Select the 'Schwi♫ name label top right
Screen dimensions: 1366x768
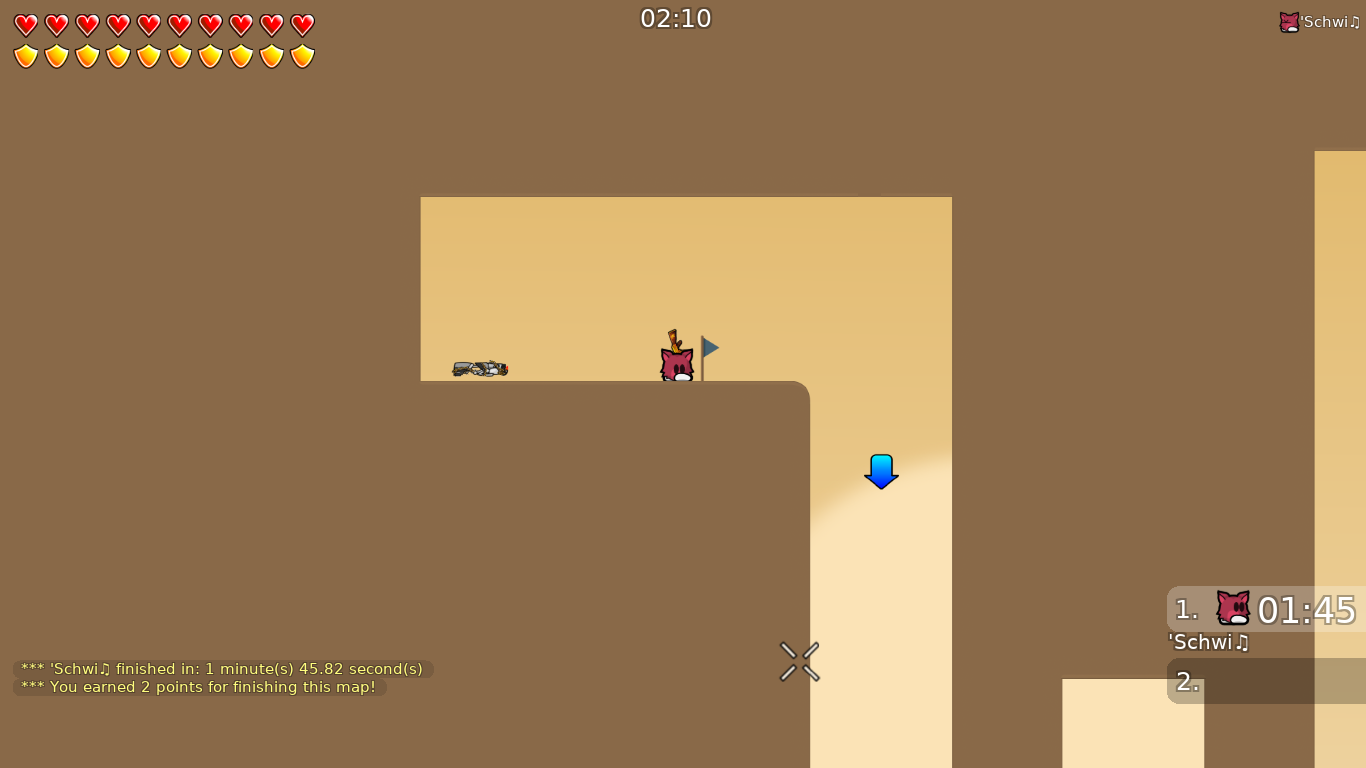tap(1330, 20)
